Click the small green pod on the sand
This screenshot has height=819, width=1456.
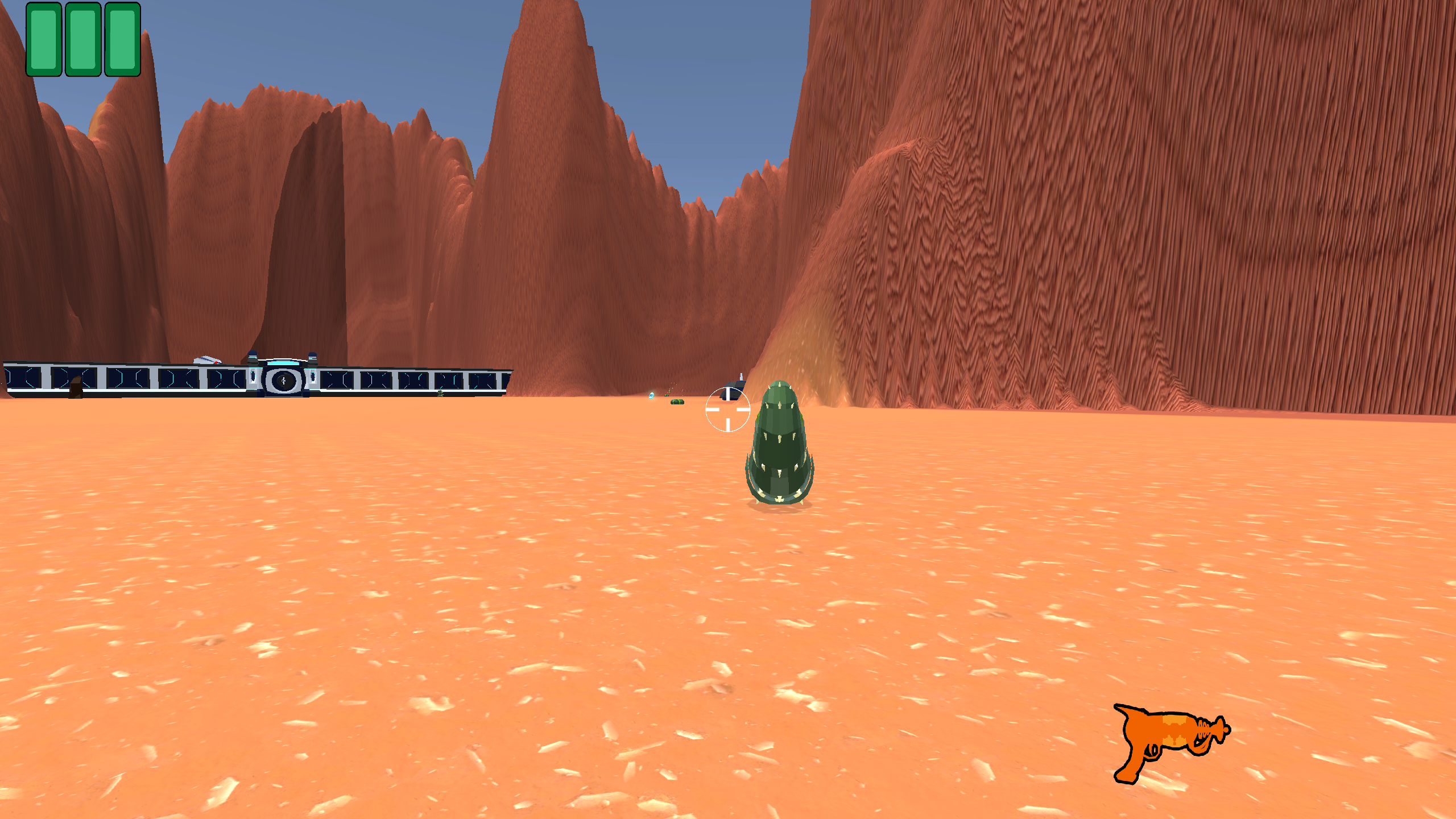pyautogui.click(x=677, y=403)
